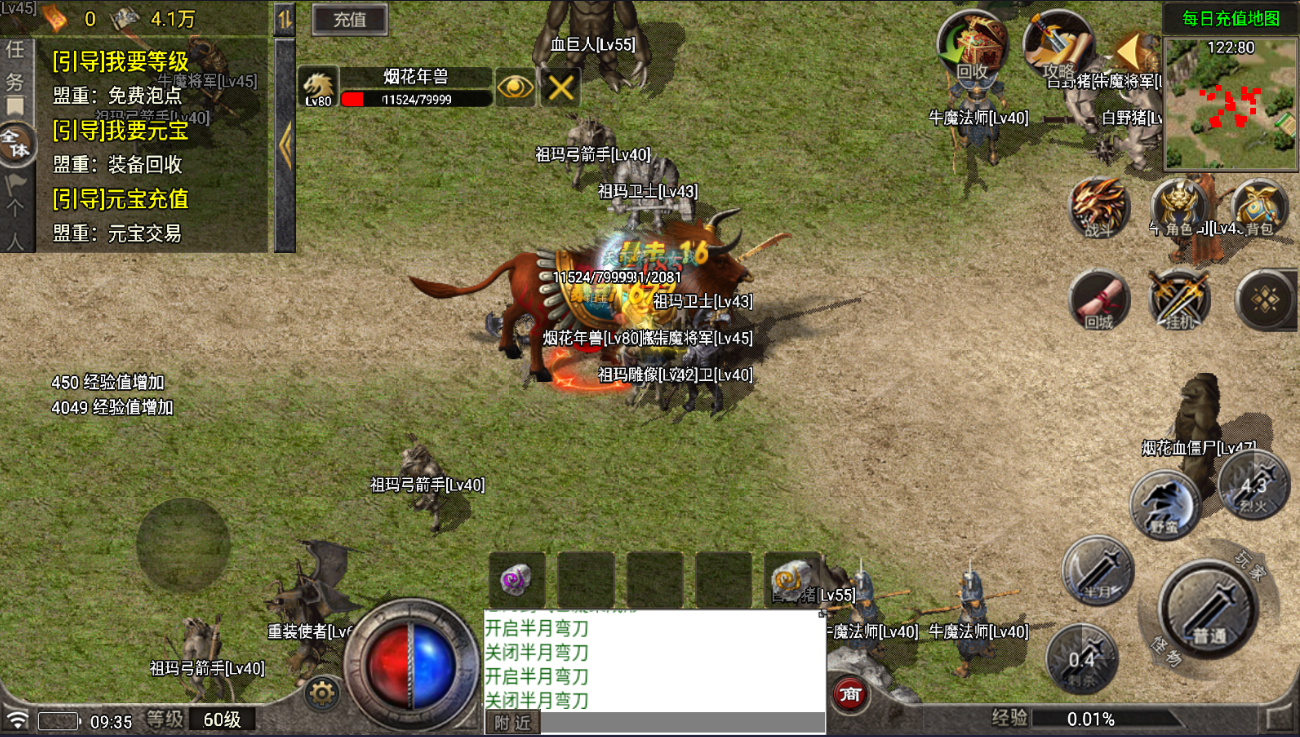The image size is (1300, 737).
Task: Open the 攻略 strategy guide icon
Action: click(x=1056, y=46)
